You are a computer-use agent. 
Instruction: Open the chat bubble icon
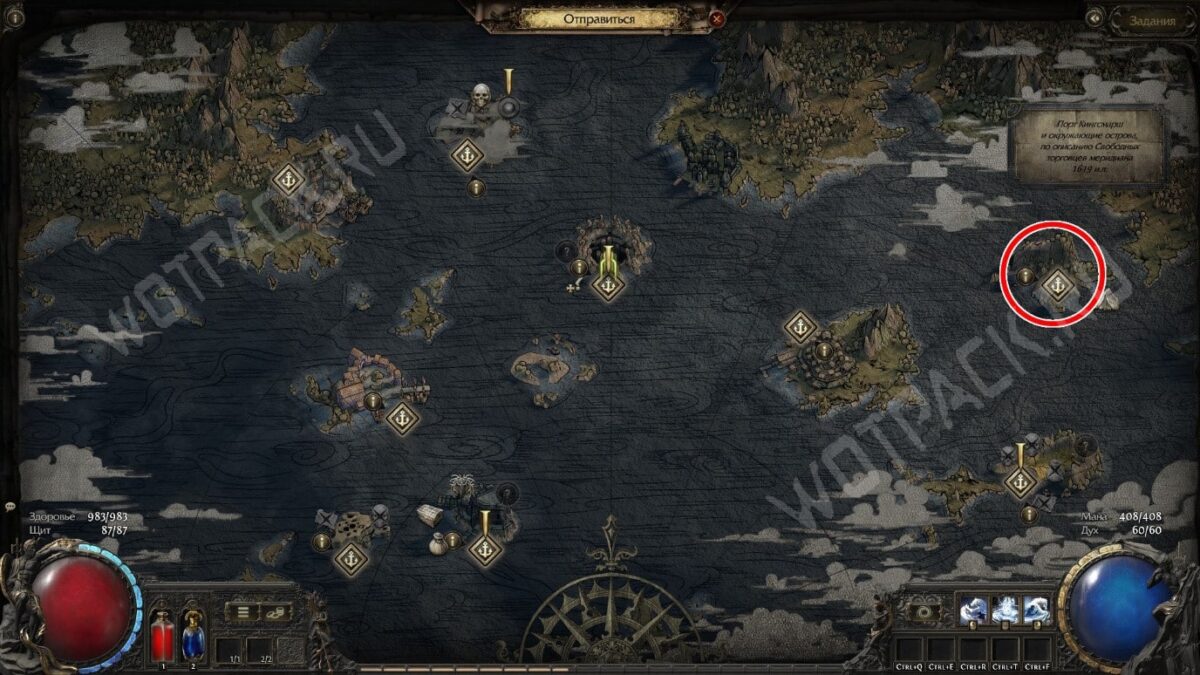click(x=9, y=508)
